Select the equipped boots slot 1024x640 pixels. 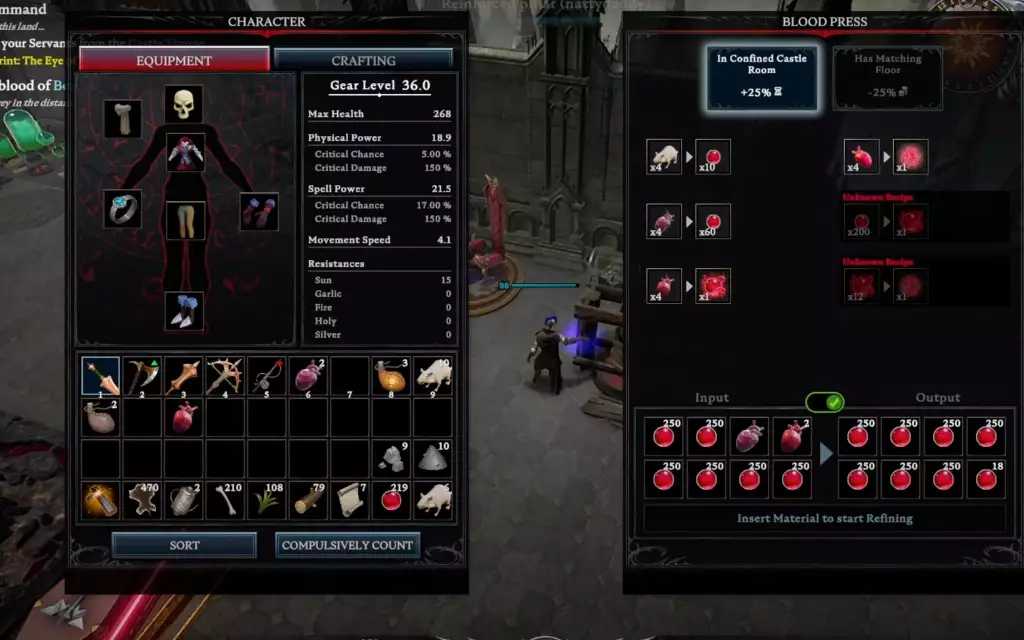click(184, 311)
